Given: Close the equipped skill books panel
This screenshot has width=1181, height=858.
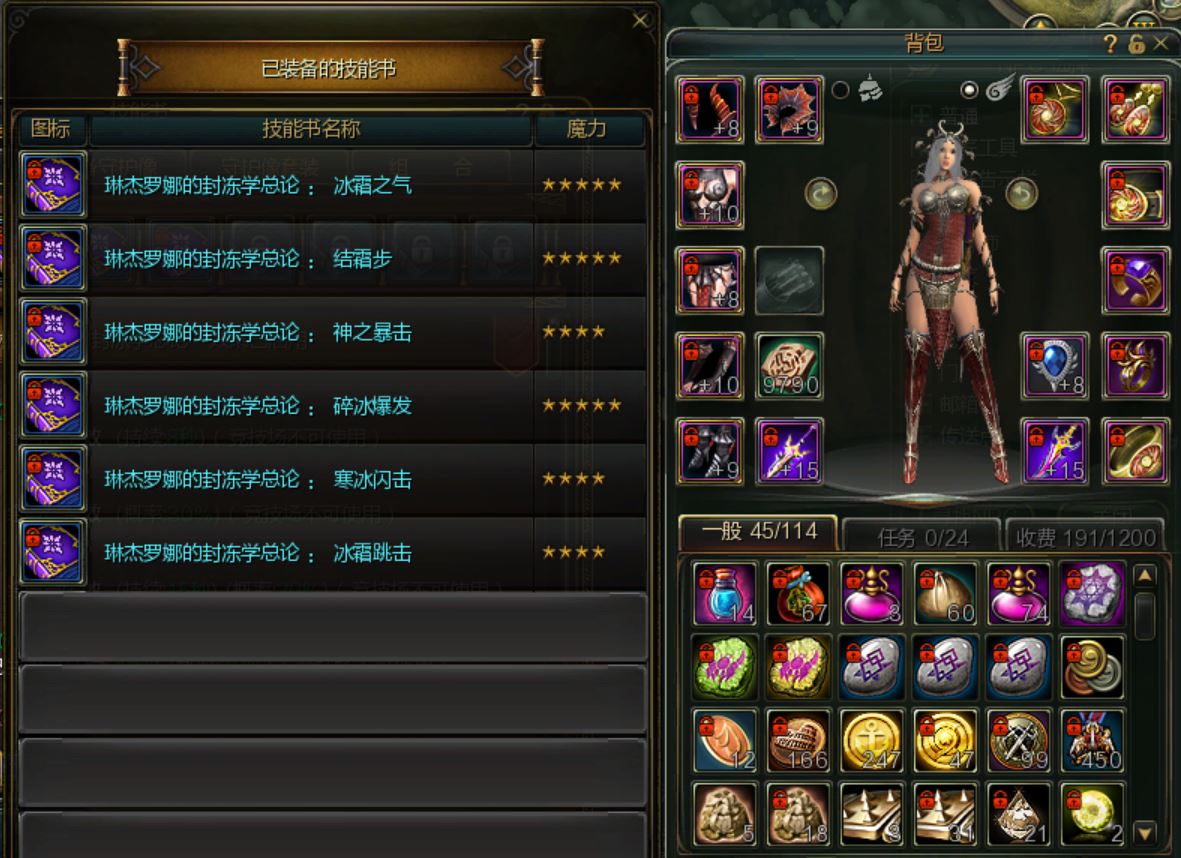Looking at the screenshot, I should pos(641,20).
